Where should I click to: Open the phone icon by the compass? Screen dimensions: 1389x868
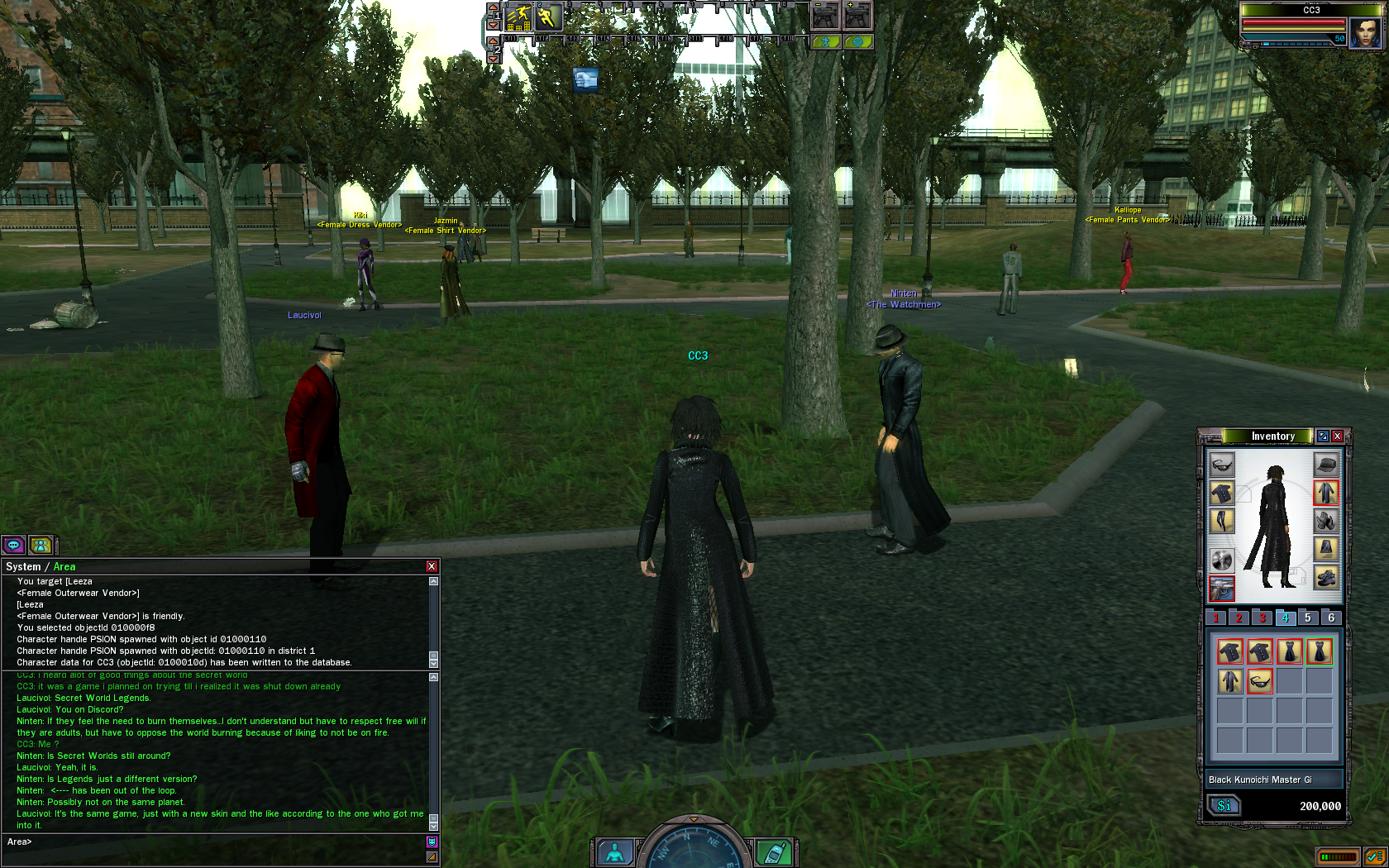pos(774,852)
